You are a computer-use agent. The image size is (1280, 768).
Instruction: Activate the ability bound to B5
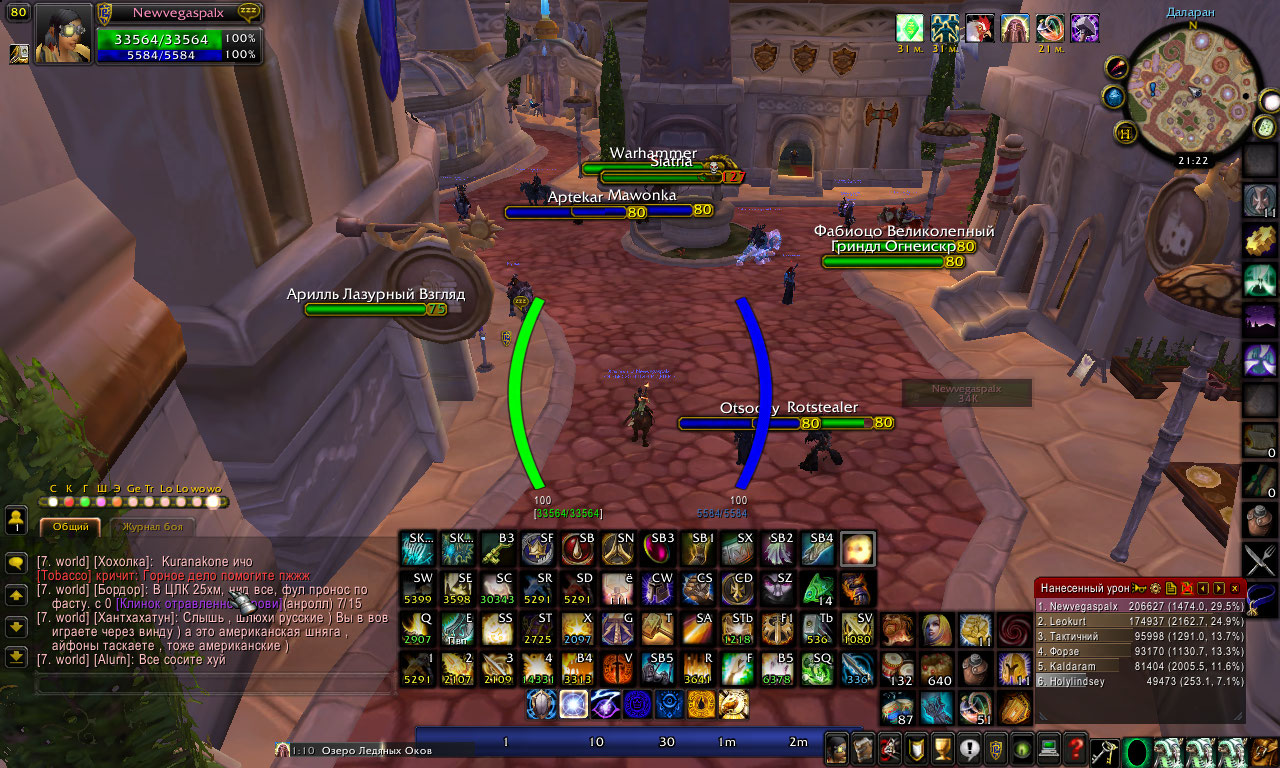777,668
